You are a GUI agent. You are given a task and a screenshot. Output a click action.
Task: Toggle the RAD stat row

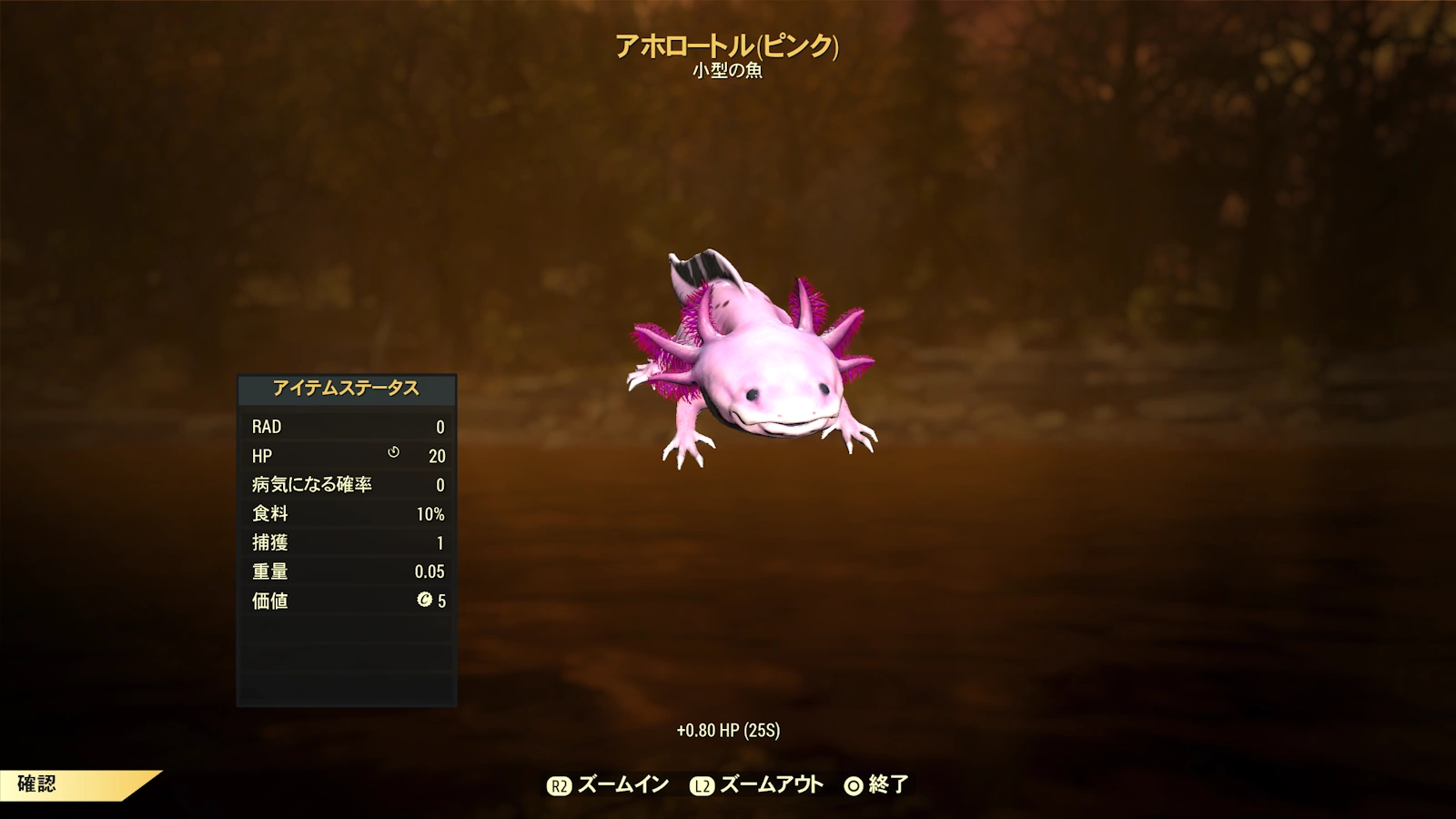tap(346, 427)
